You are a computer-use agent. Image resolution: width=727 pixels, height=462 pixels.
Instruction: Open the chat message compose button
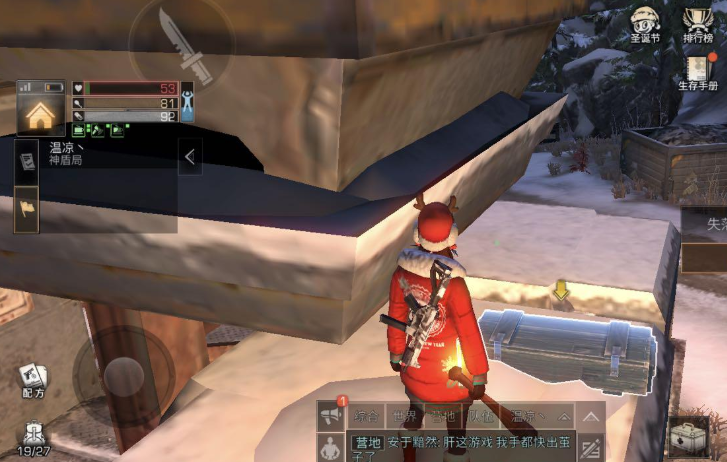tap(591, 446)
